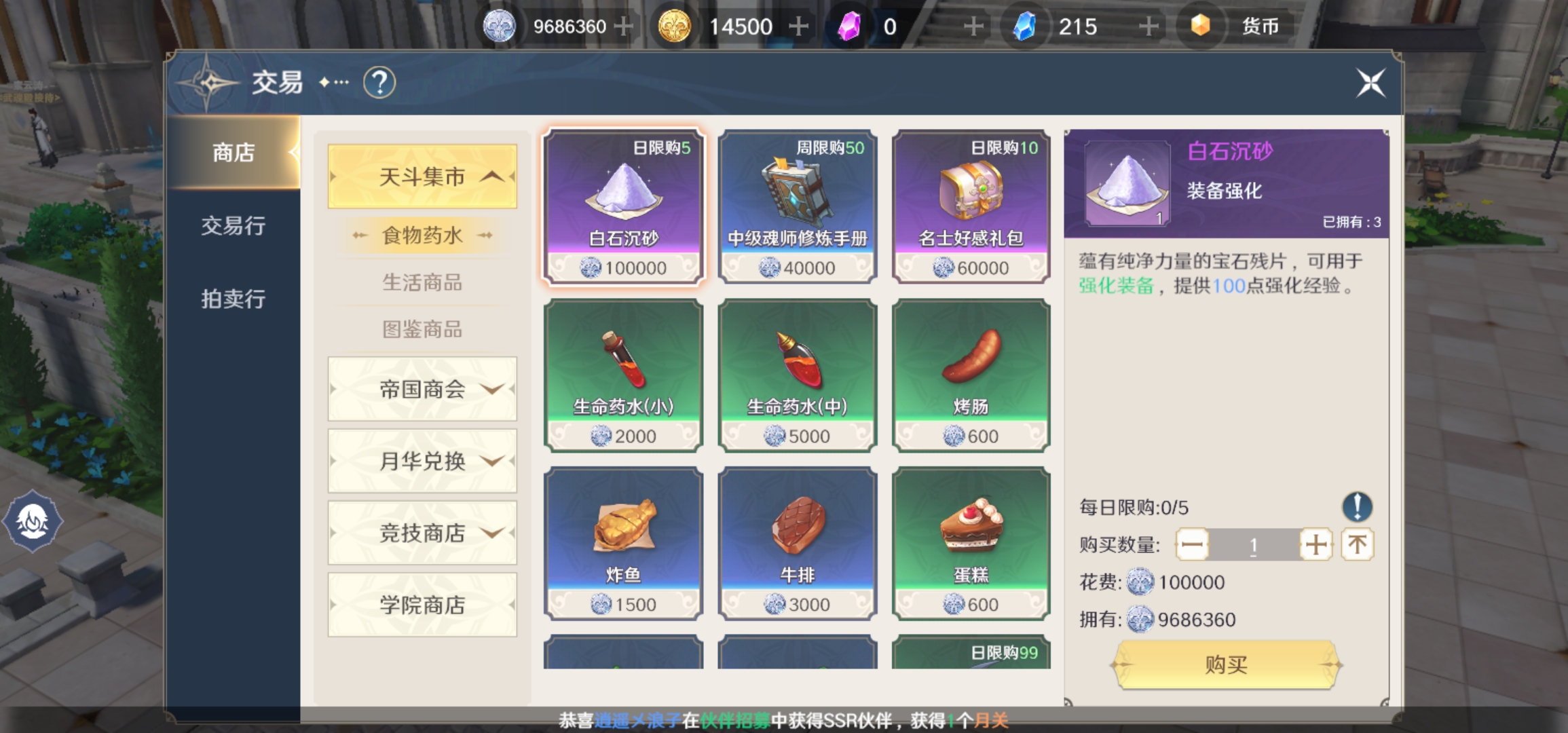Open the 拍卖行 auction tab
The image size is (1568, 733).
click(x=233, y=299)
